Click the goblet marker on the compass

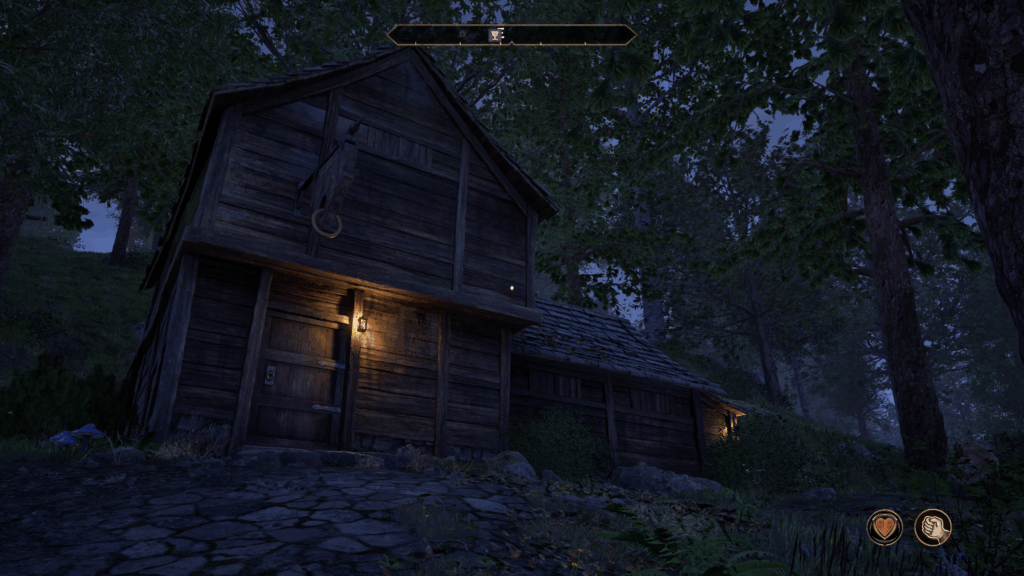pyautogui.click(x=495, y=35)
